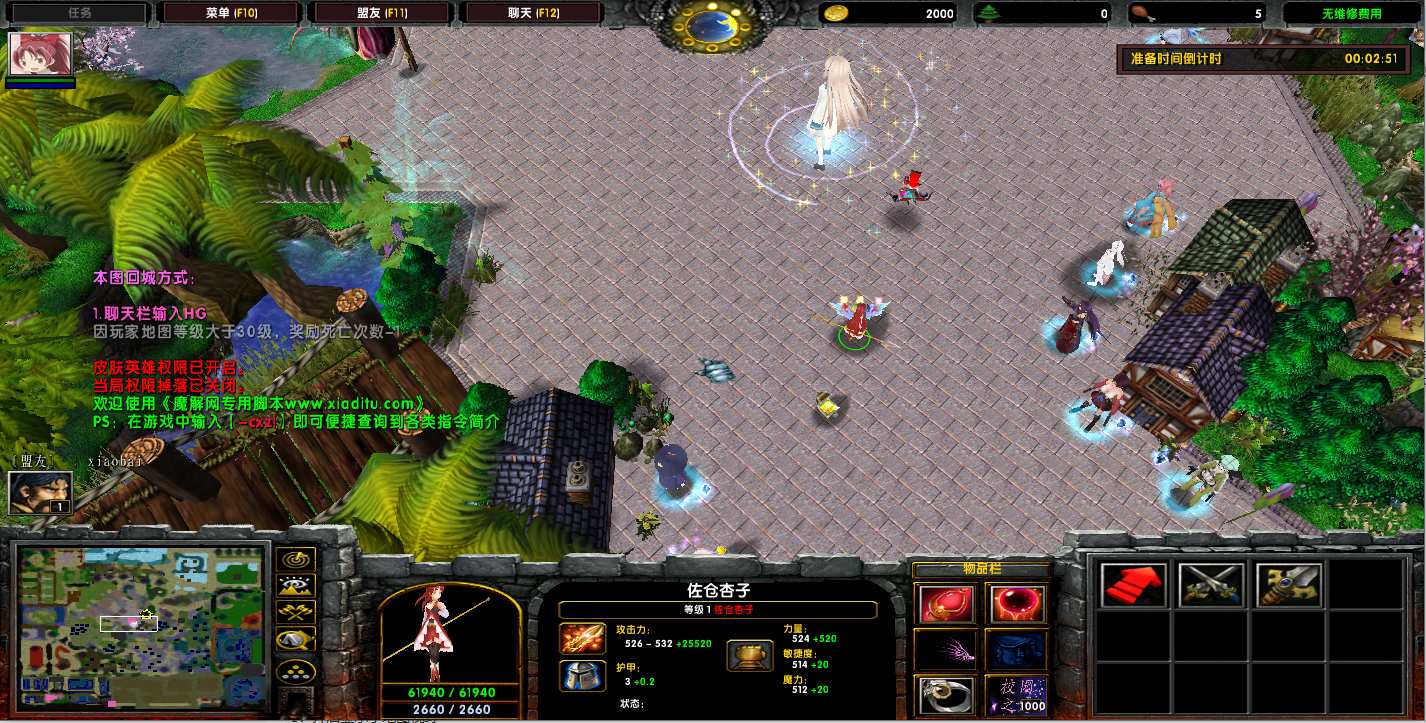Screen dimensions: 1426x723
Task: Open the 盟友 (F11) allies panel
Action: [381, 13]
